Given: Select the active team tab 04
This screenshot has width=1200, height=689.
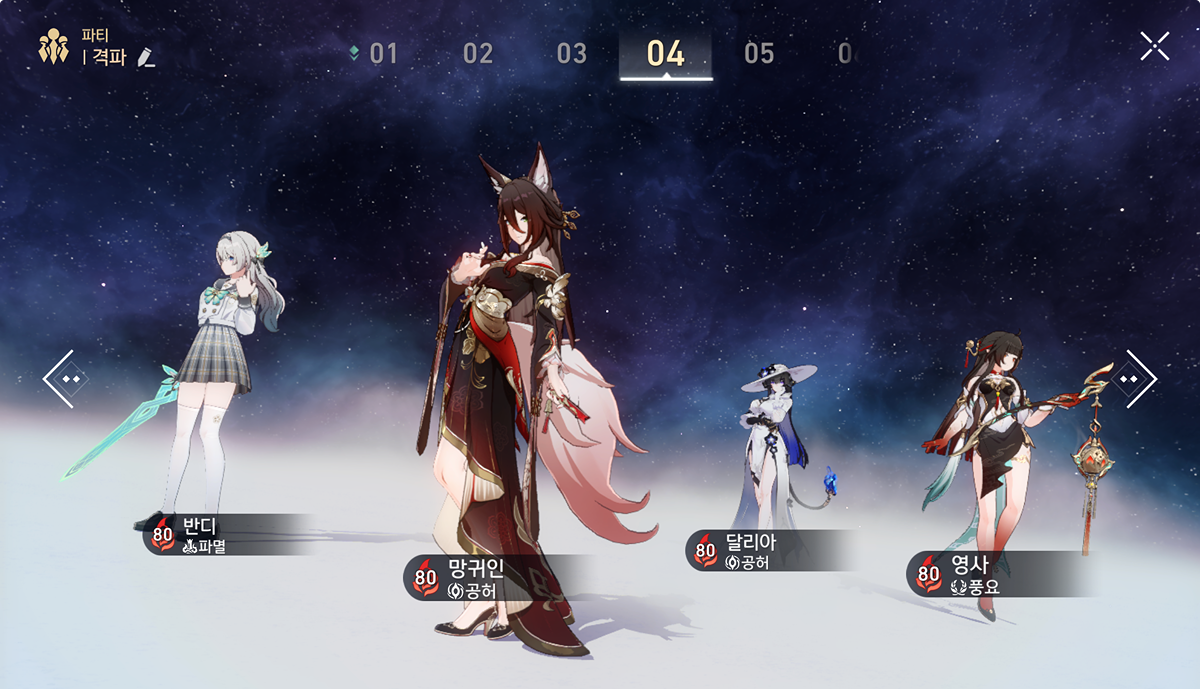Looking at the screenshot, I should 665,53.
